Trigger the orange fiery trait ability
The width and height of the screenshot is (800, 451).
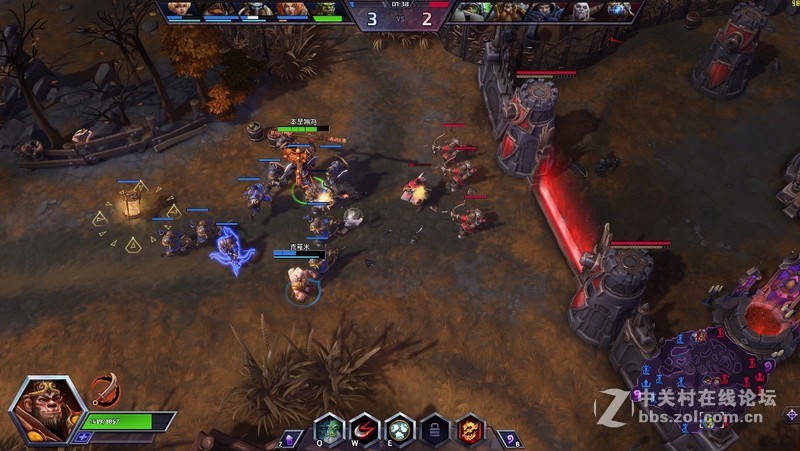point(470,428)
